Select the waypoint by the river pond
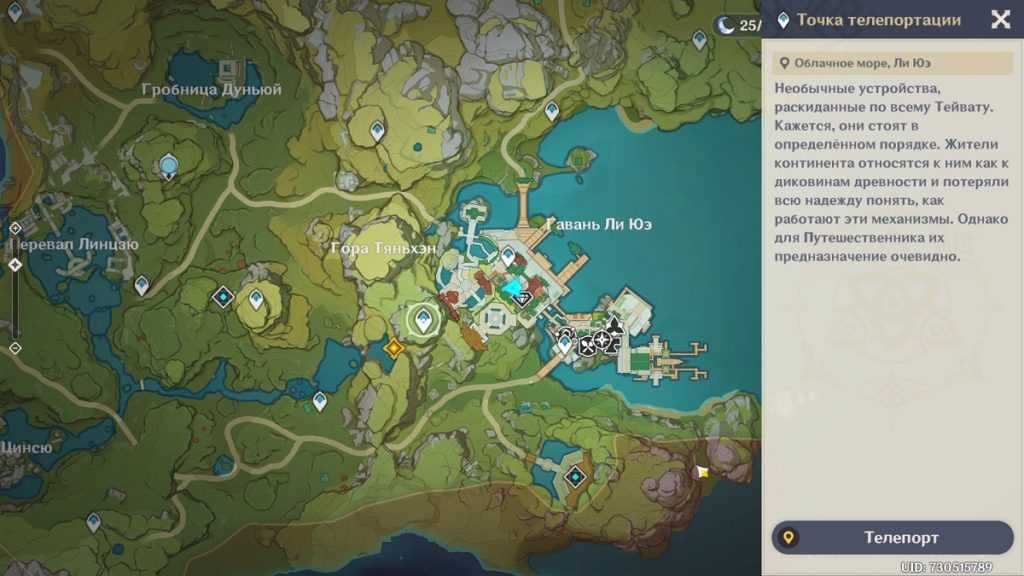Image resolution: width=1024 pixels, height=576 pixels. pyautogui.click(x=319, y=401)
